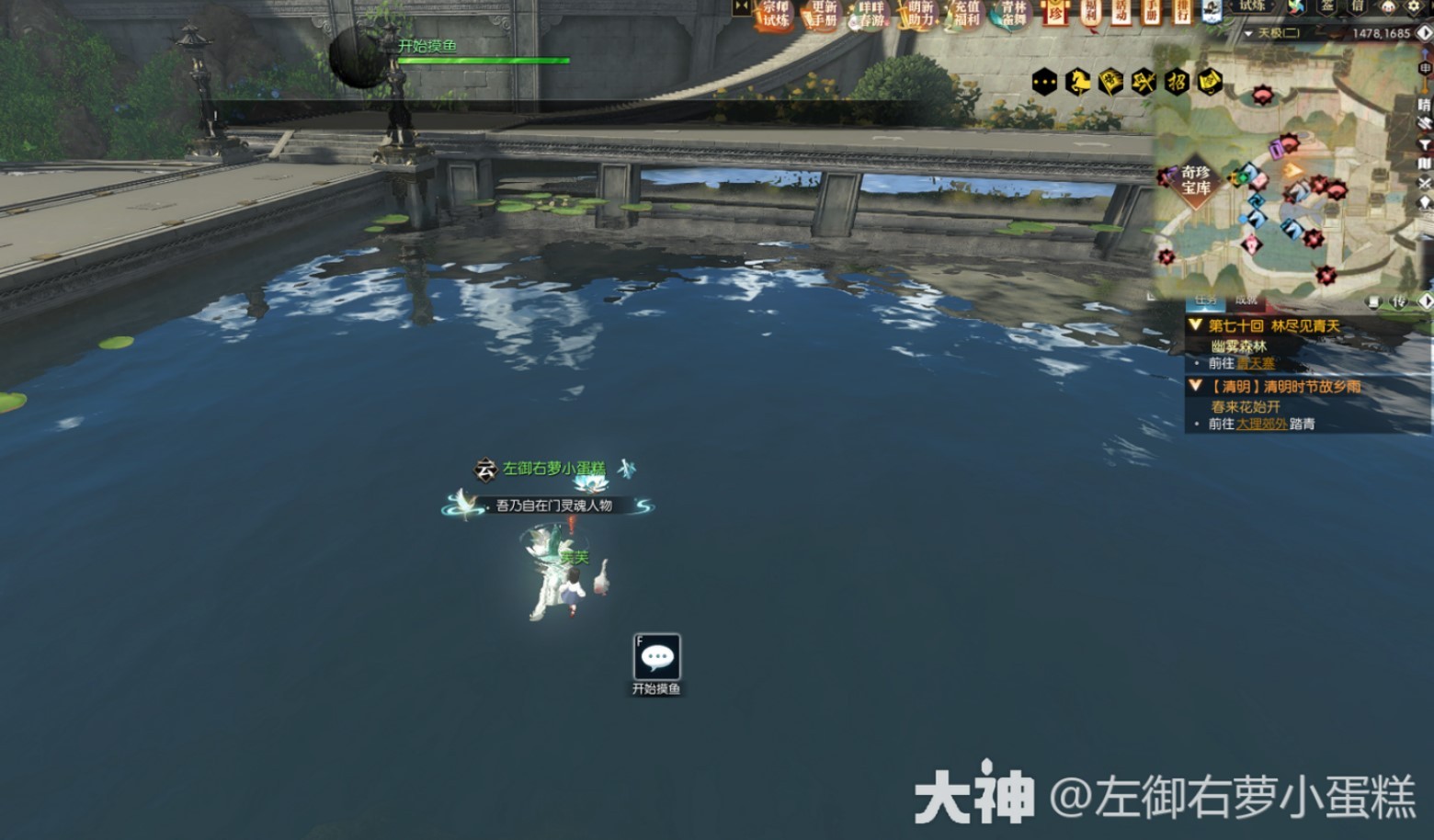Screen dimensions: 1434x840
Task: Click the 青天塞 quest destination link
Action: point(1257,363)
